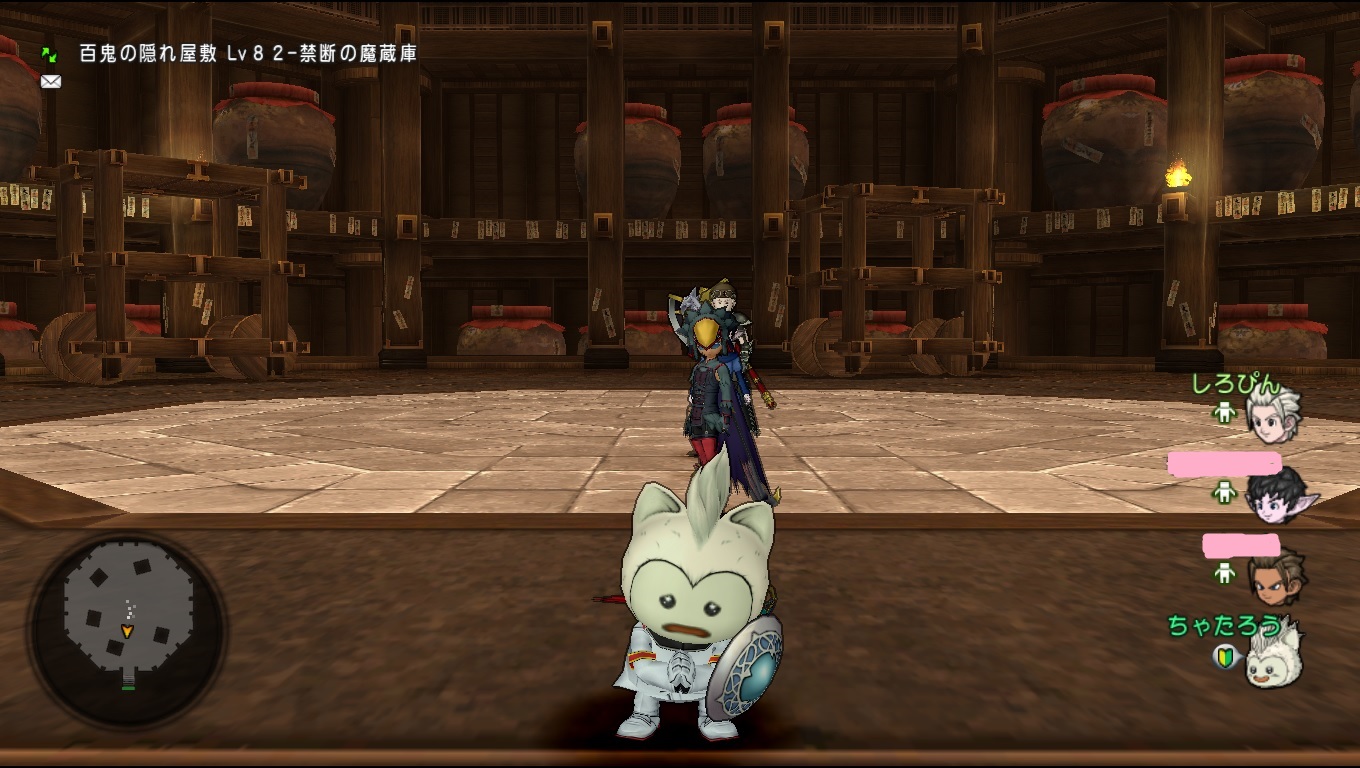The image size is (1360, 768).
Task: Select the dark-haired elf party portrait
Action: (x=1277, y=494)
